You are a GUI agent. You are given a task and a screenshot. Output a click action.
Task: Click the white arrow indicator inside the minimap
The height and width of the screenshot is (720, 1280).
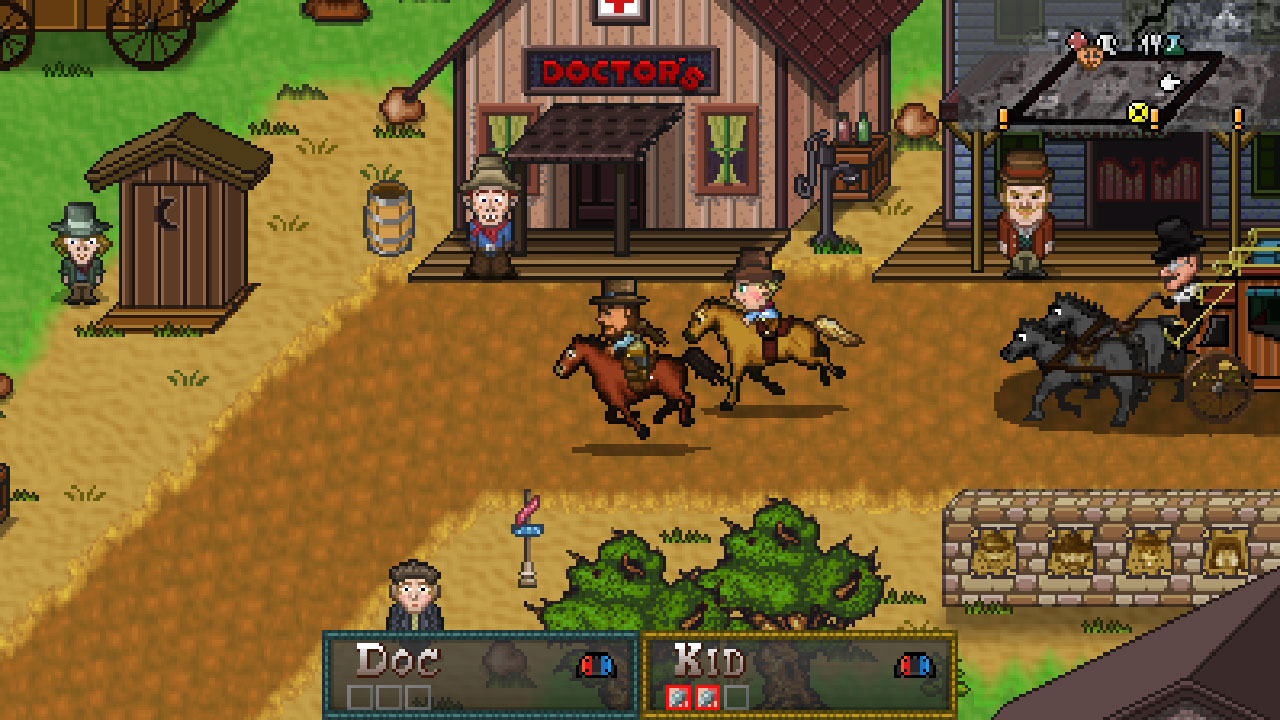[1170, 82]
